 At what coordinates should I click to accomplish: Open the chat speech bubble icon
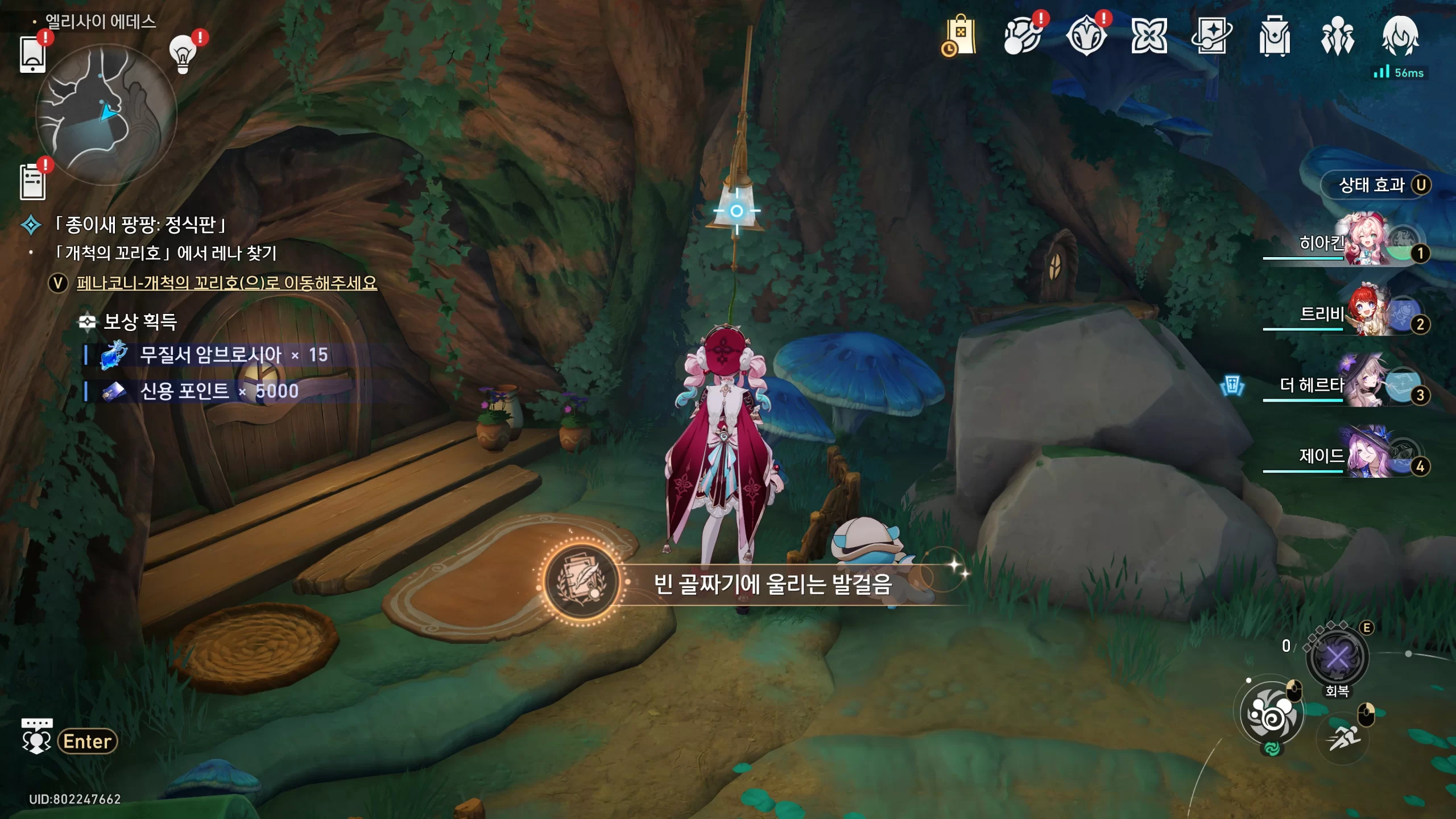click(36, 737)
